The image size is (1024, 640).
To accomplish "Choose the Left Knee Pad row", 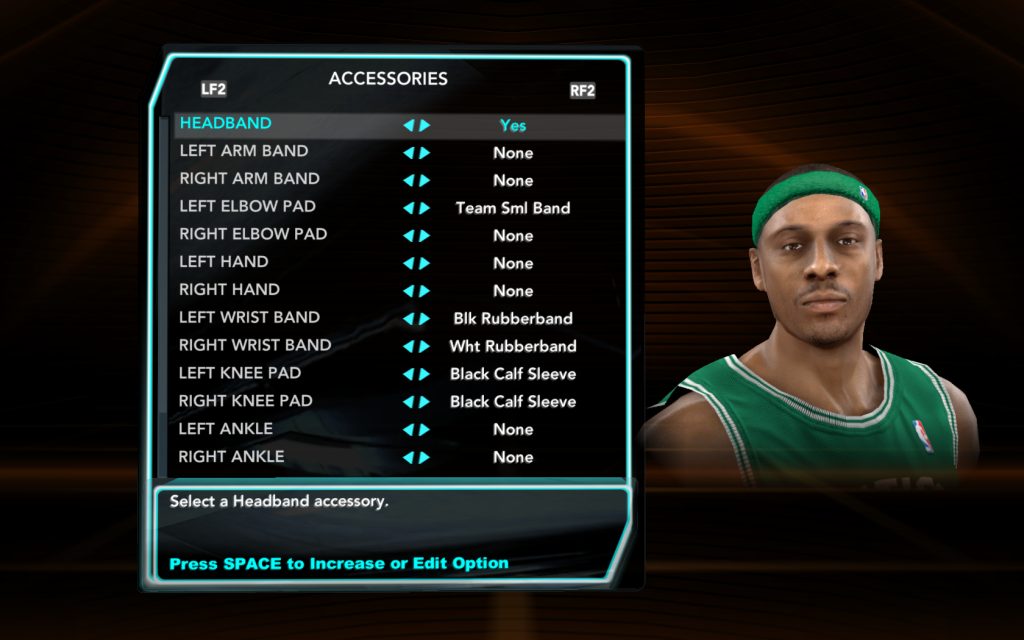I will (240, 373).
